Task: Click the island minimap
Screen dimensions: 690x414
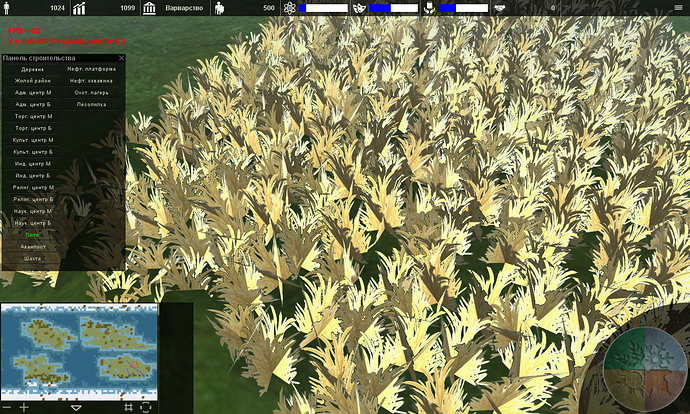Action: pos(79,350)
